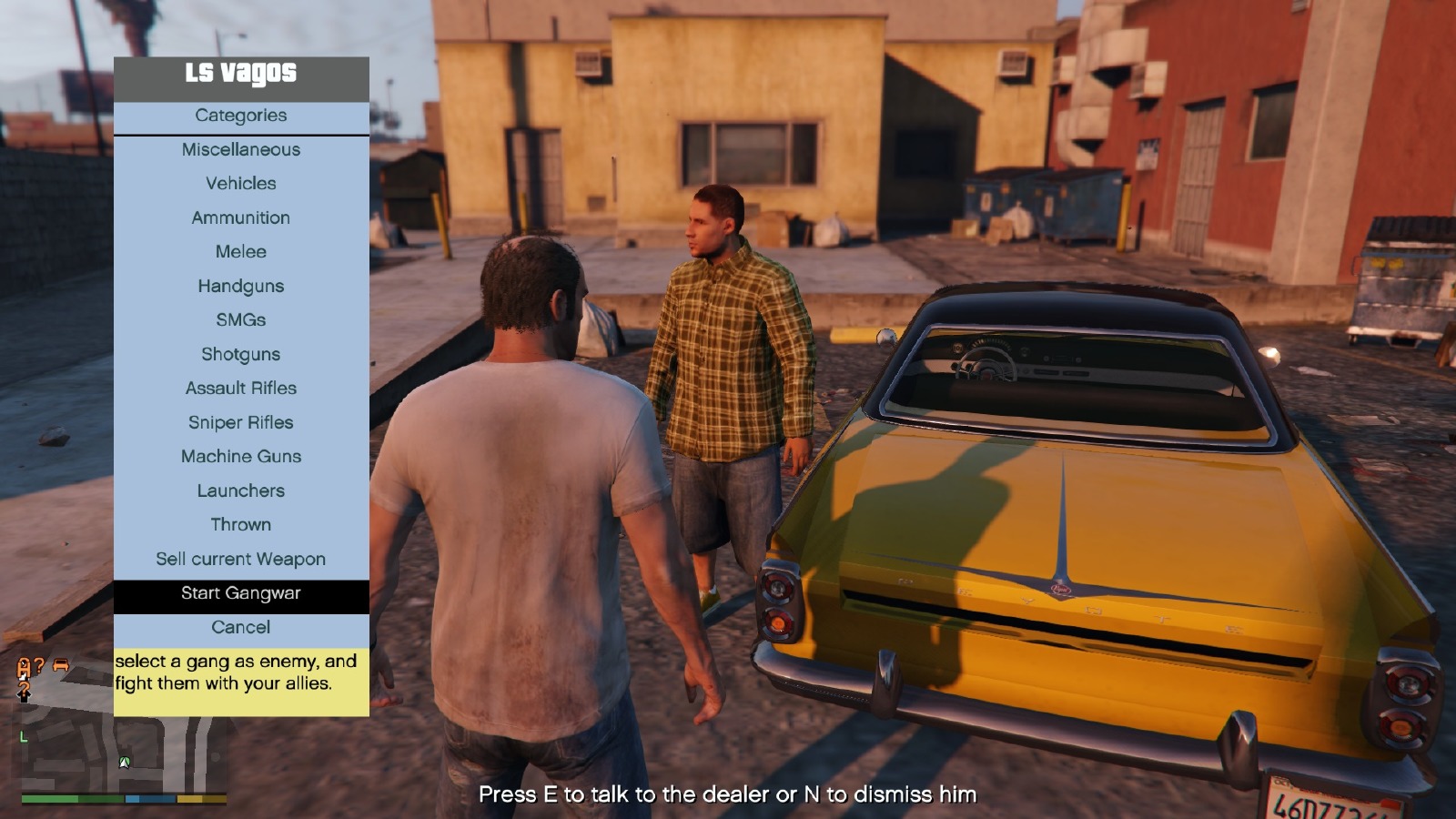The image size is (1456, 819).
Task: Cancel the LS Vagos dealer menu
Action: pyautogui.click(x=241, y=628)
